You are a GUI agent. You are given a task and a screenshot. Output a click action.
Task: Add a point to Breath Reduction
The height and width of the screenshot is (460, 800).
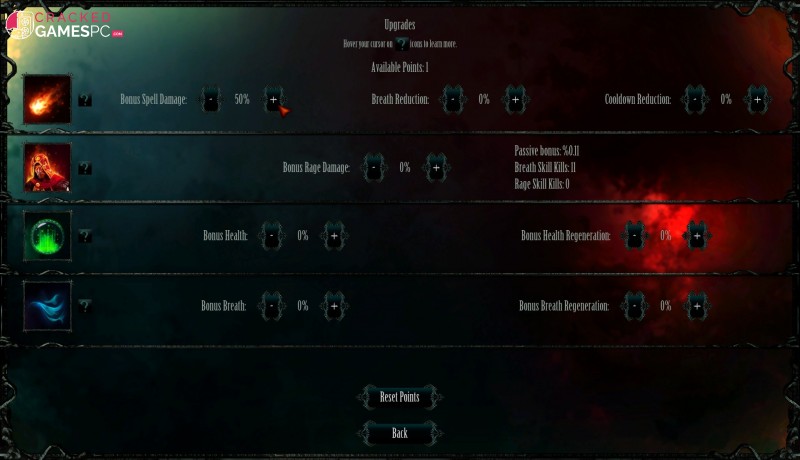[515, 100]
